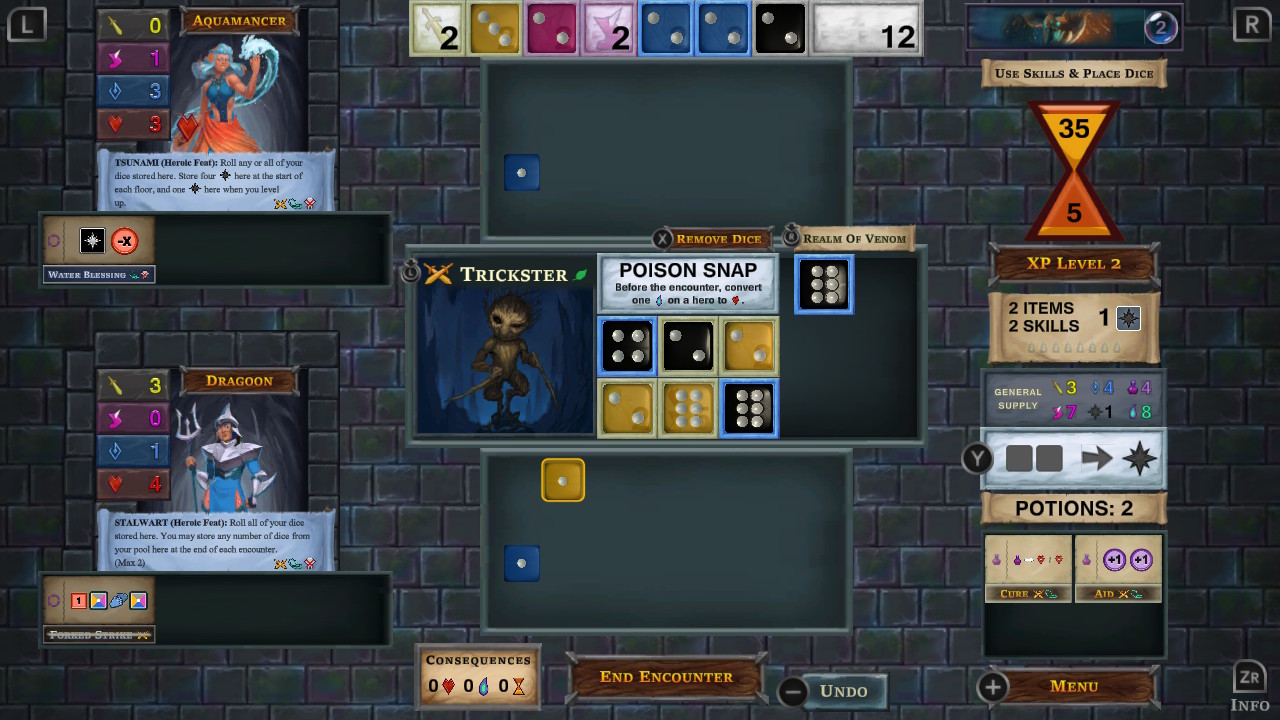Activate the Y potion dice-conversion control
Viewport: 1280px width, 720px height.
(977, 459)
